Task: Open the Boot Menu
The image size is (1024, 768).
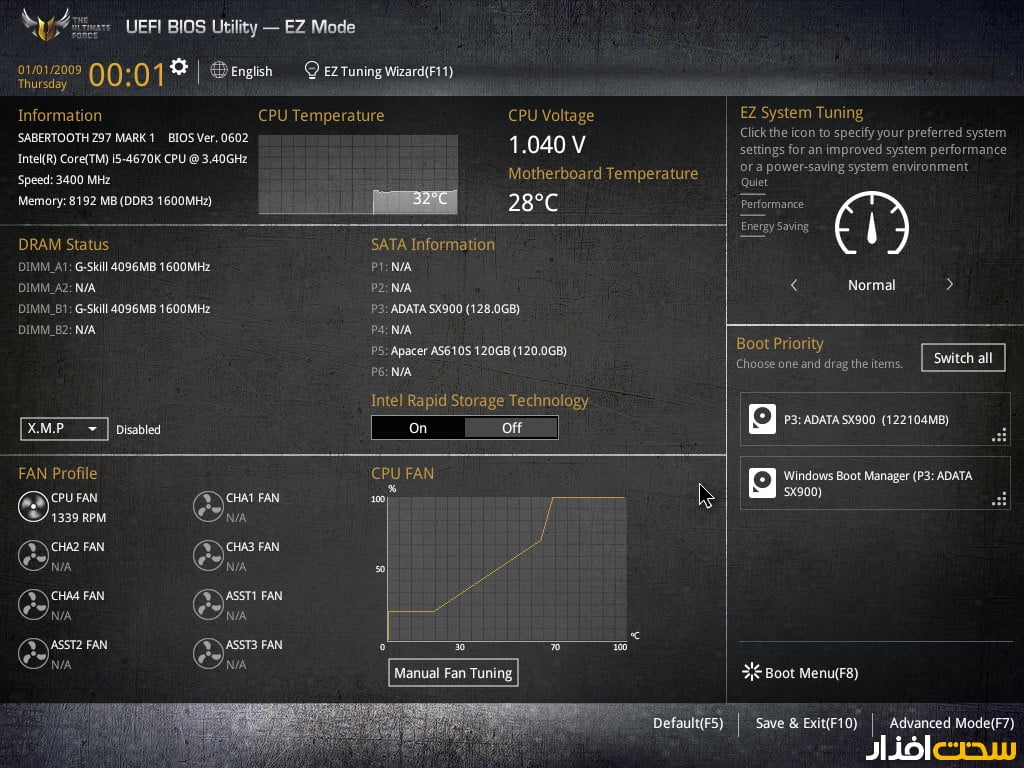Action: [x=800, y=673]
